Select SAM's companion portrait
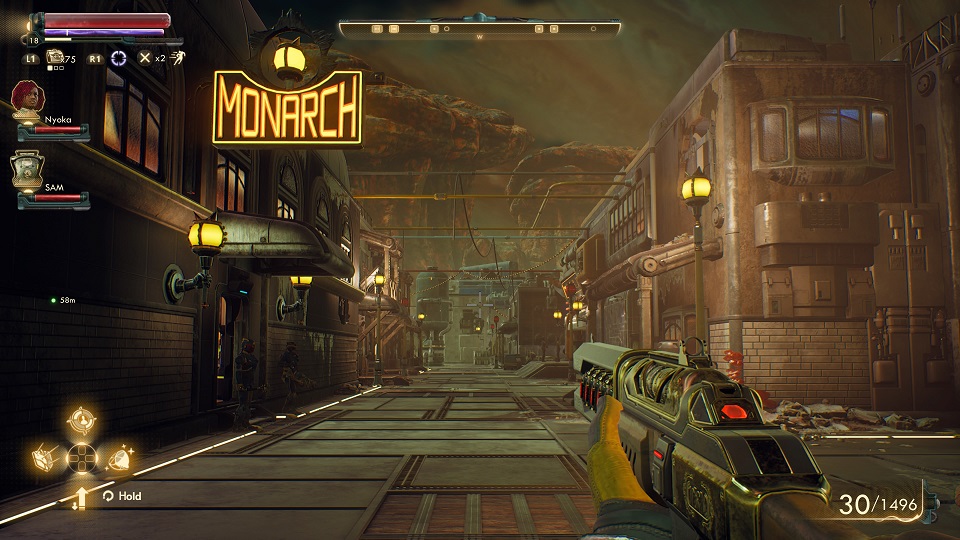The image size is (960, 540). (x=27, y=167)
